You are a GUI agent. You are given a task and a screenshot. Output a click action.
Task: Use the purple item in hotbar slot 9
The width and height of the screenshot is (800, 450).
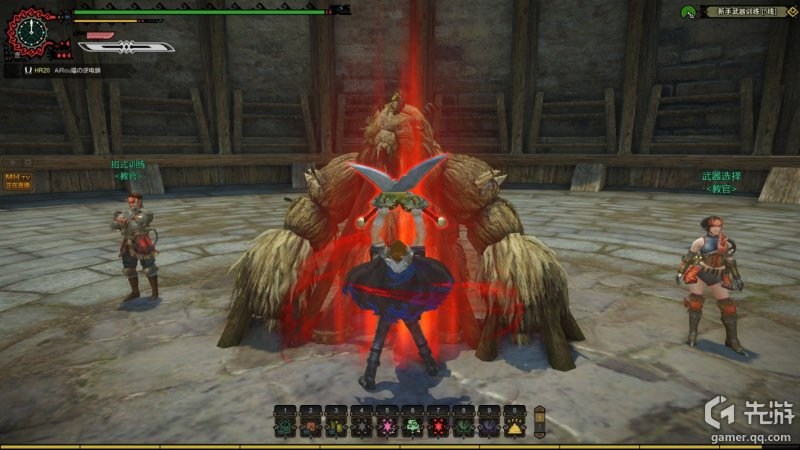489,427
